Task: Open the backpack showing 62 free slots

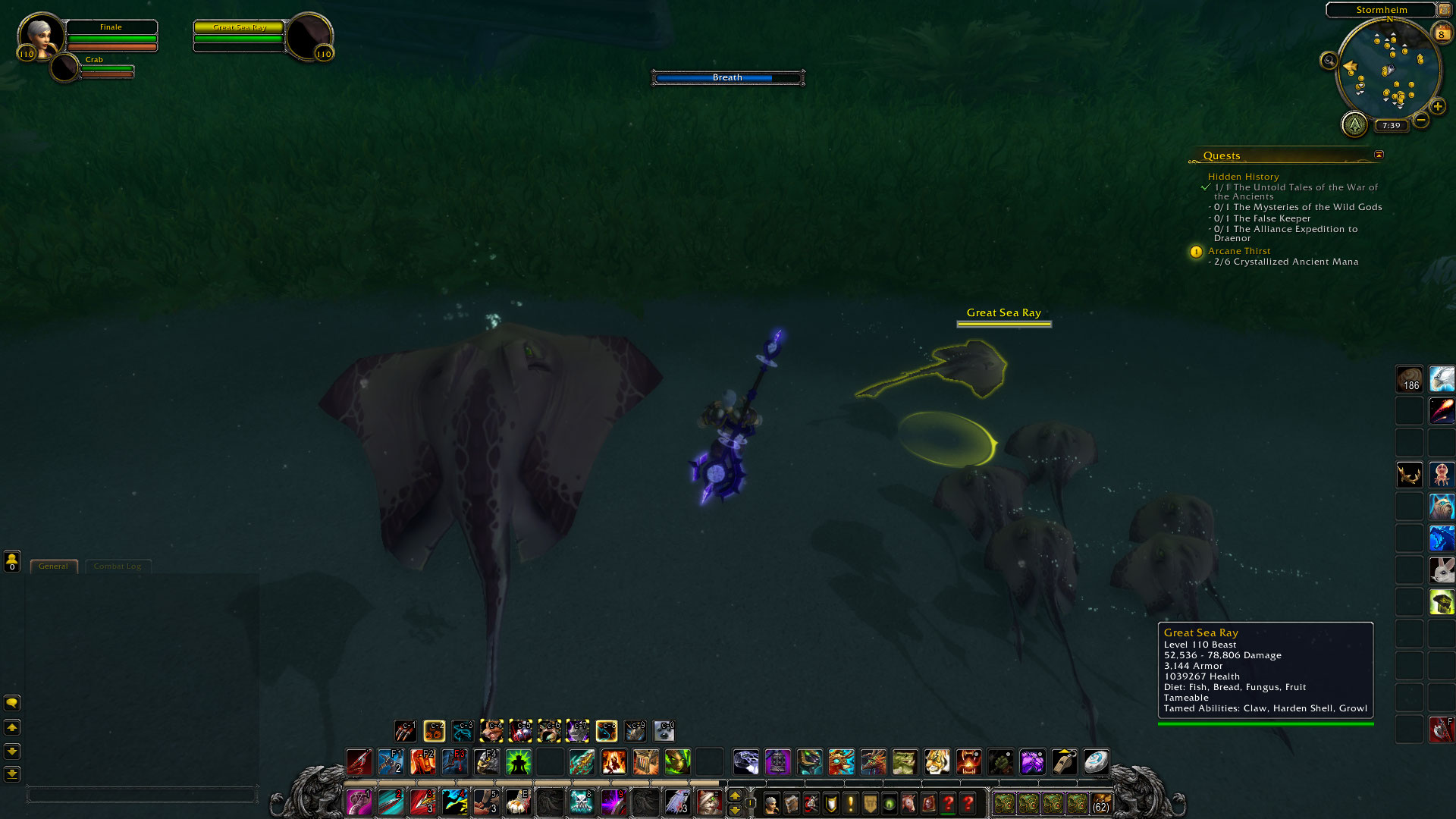Action: [x=1101, y=803]
